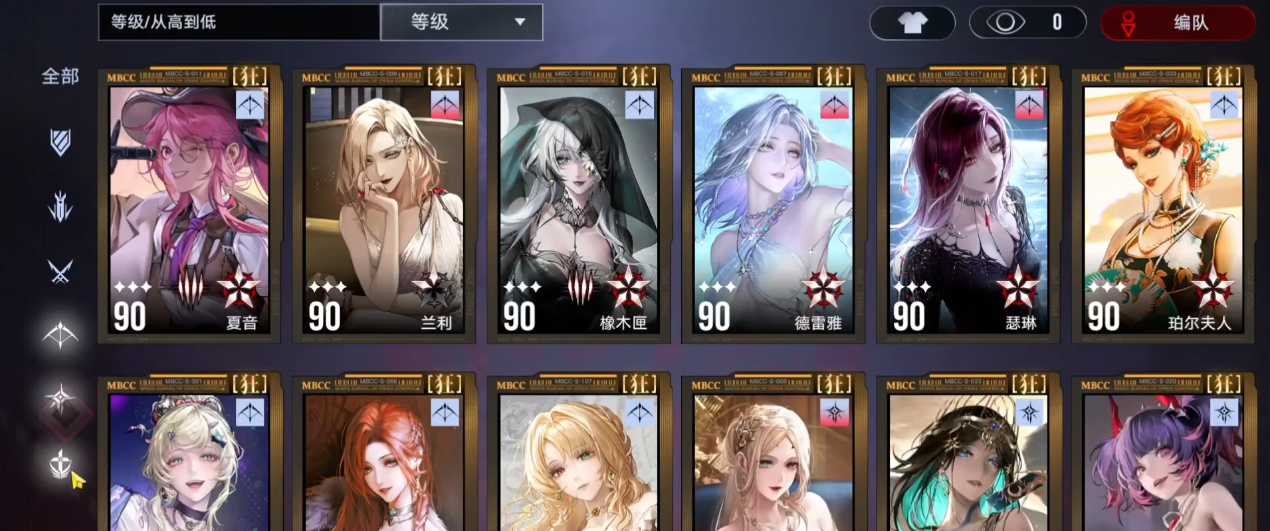Screen dimensions: 1270x531
Task: Open the outfit shirt icon button
Action: tap(912, 22)
